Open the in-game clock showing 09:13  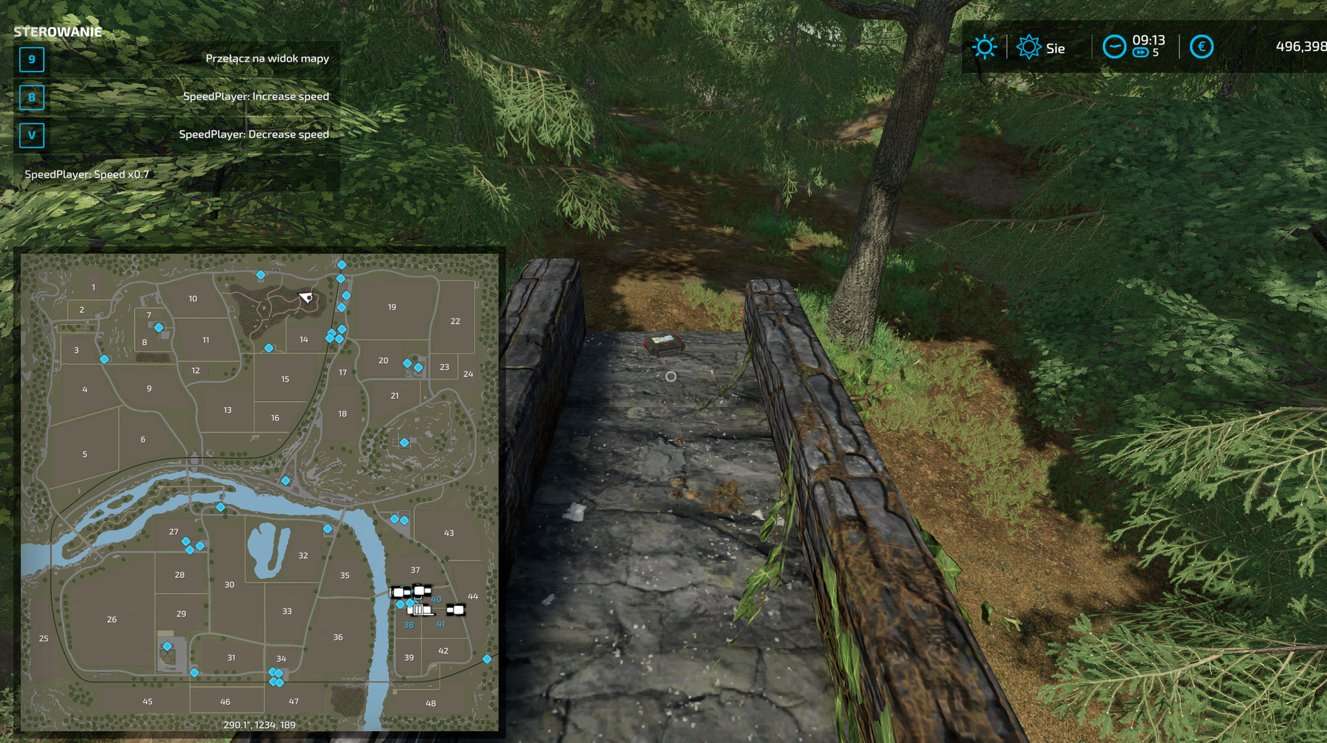tap(1147, 40)
